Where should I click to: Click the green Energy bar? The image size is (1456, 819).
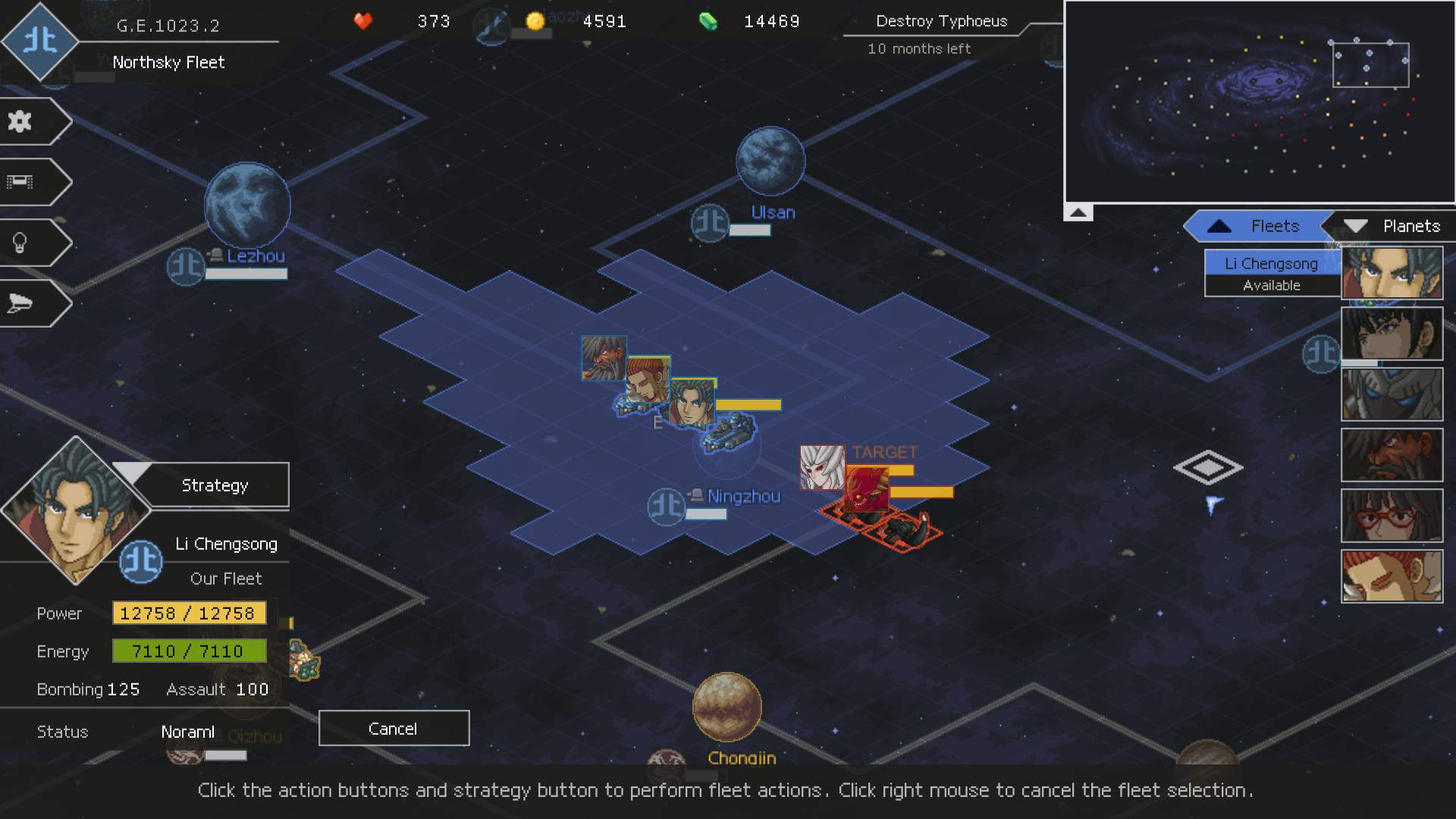(189, 651)
